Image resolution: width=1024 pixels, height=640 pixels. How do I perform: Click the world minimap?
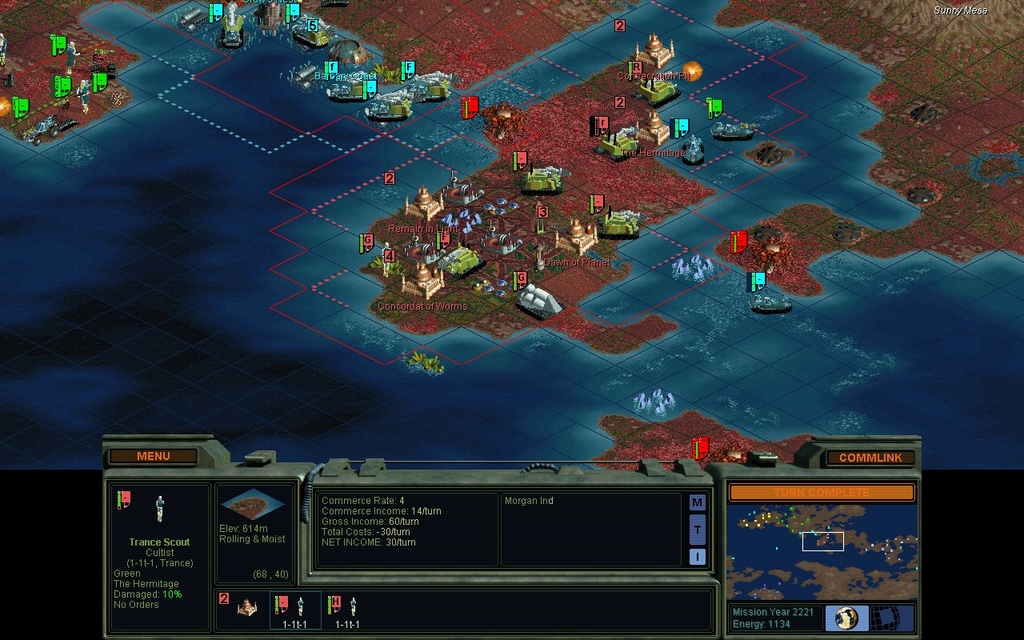pyautogui.click(x=821, y=551)
